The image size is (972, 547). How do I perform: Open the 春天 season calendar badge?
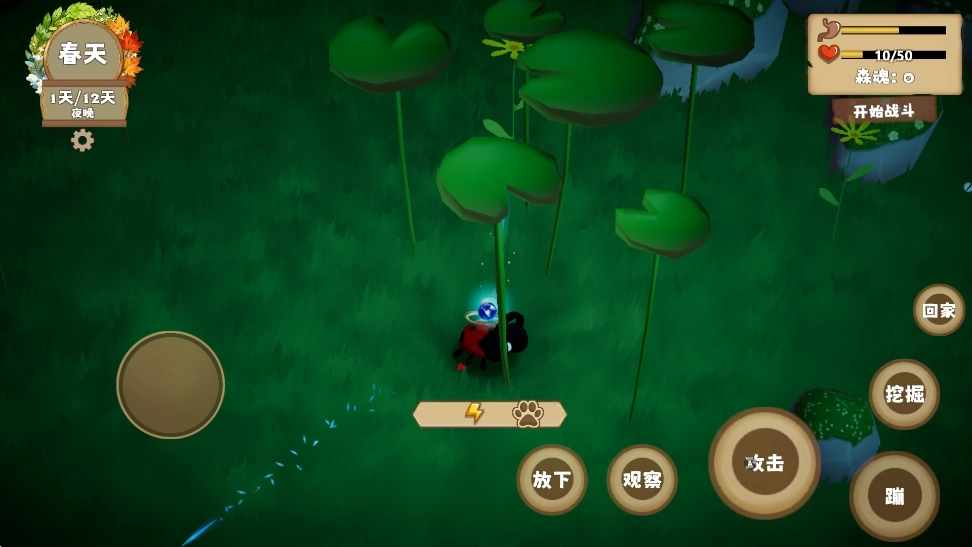[83, 55]
